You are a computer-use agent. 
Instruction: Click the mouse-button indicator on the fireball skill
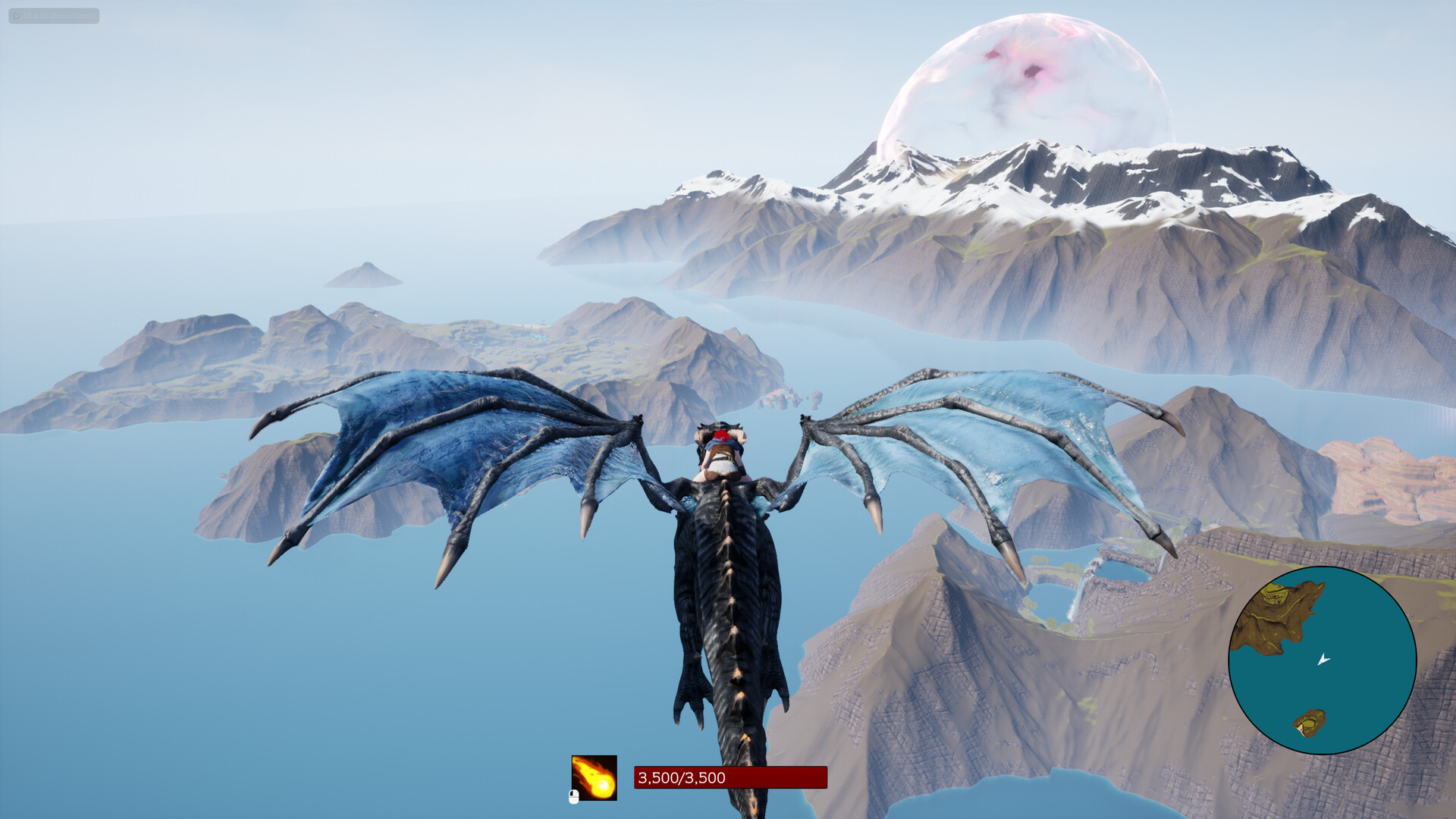pos(573,797)
